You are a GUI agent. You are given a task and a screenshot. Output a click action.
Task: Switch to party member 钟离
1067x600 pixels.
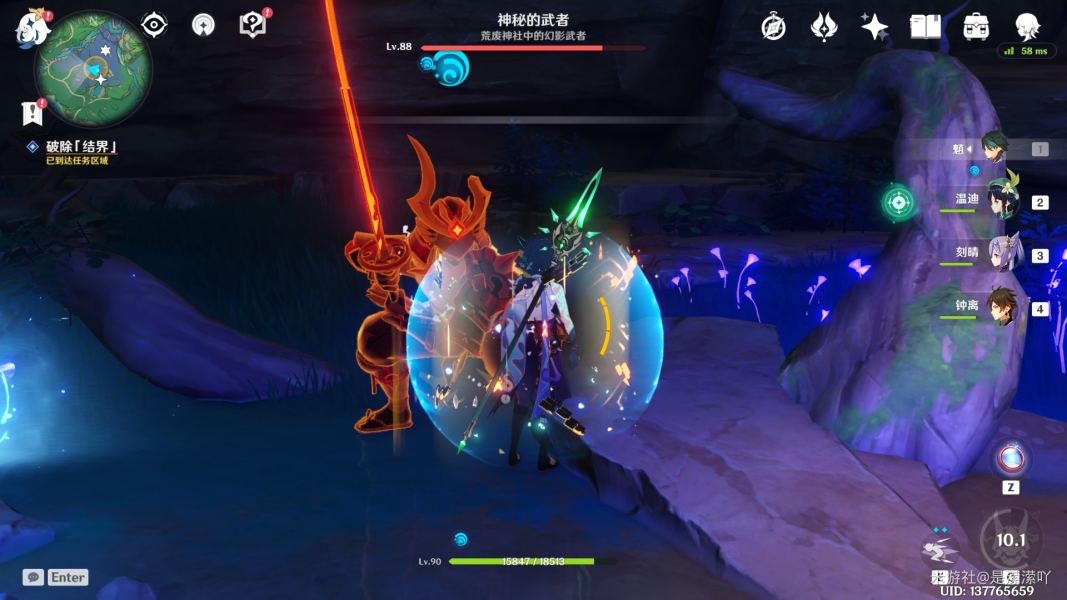coord(1000,308)
